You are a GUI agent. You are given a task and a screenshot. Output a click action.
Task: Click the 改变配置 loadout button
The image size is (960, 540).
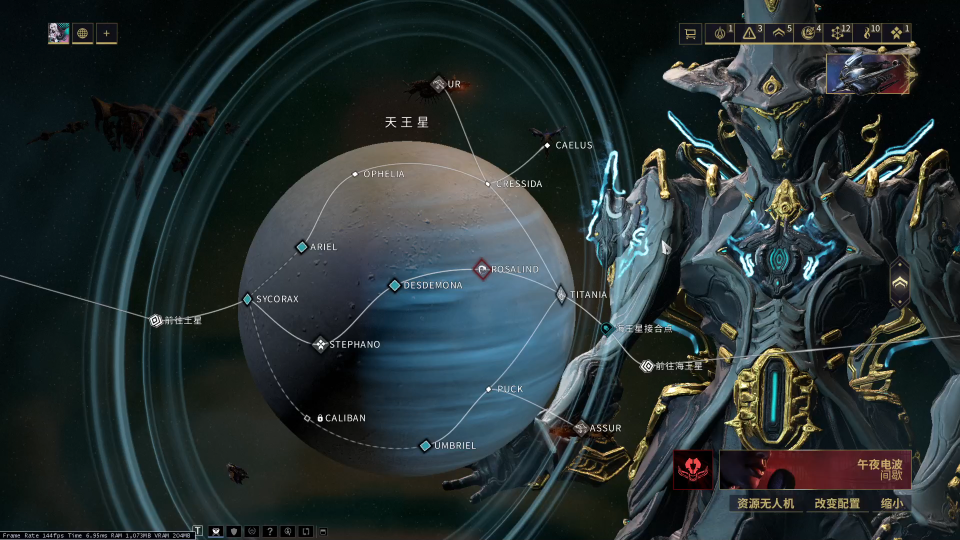(x=837, y=503)
